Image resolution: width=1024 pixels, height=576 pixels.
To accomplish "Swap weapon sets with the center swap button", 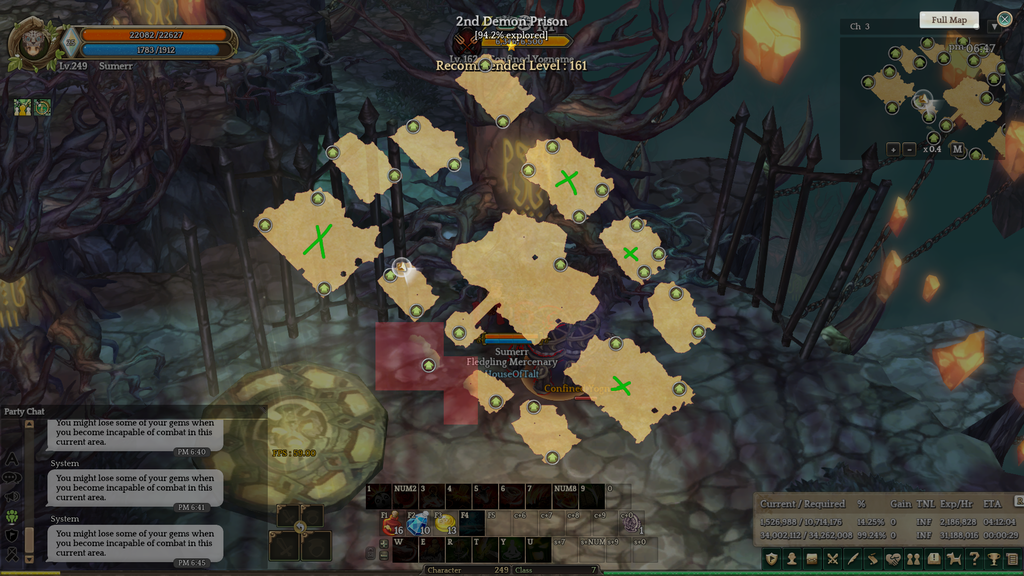I will click(x=299, y=527).
